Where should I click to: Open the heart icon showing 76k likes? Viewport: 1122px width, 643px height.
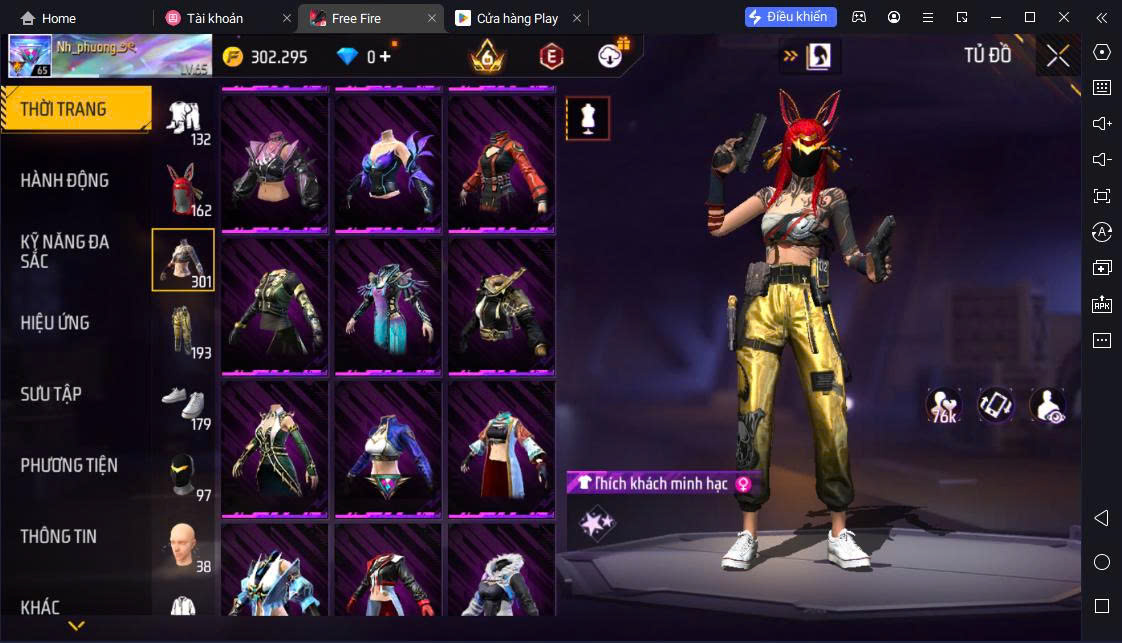943,404
